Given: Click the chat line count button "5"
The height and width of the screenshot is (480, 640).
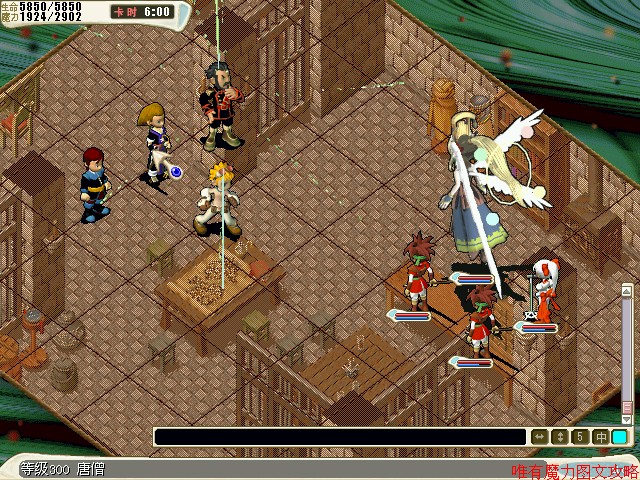Looking at the screenshot, I should pyautogui.click(x=580, y=437).
